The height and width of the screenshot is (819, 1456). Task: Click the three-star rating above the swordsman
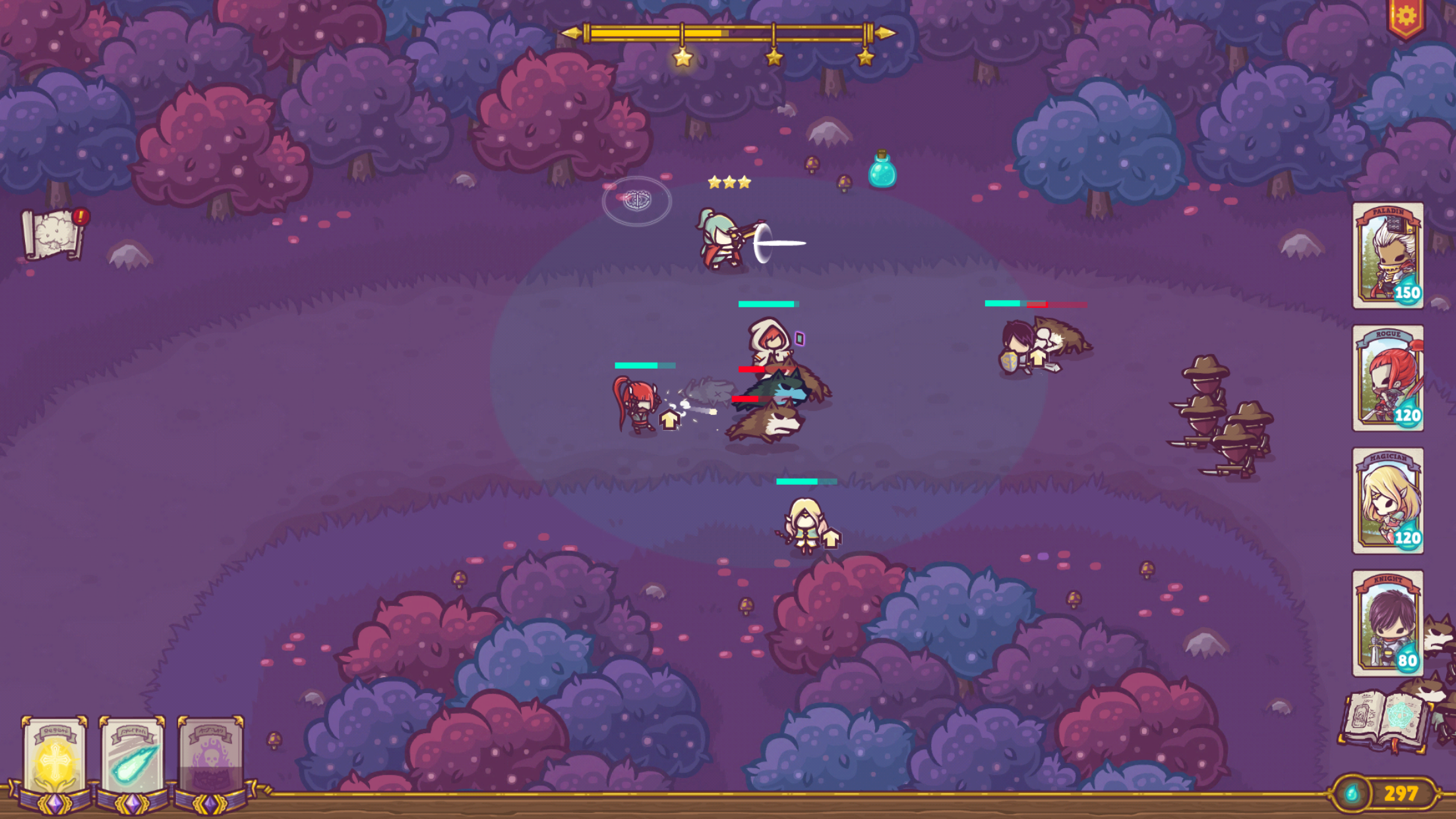[728, 182]
